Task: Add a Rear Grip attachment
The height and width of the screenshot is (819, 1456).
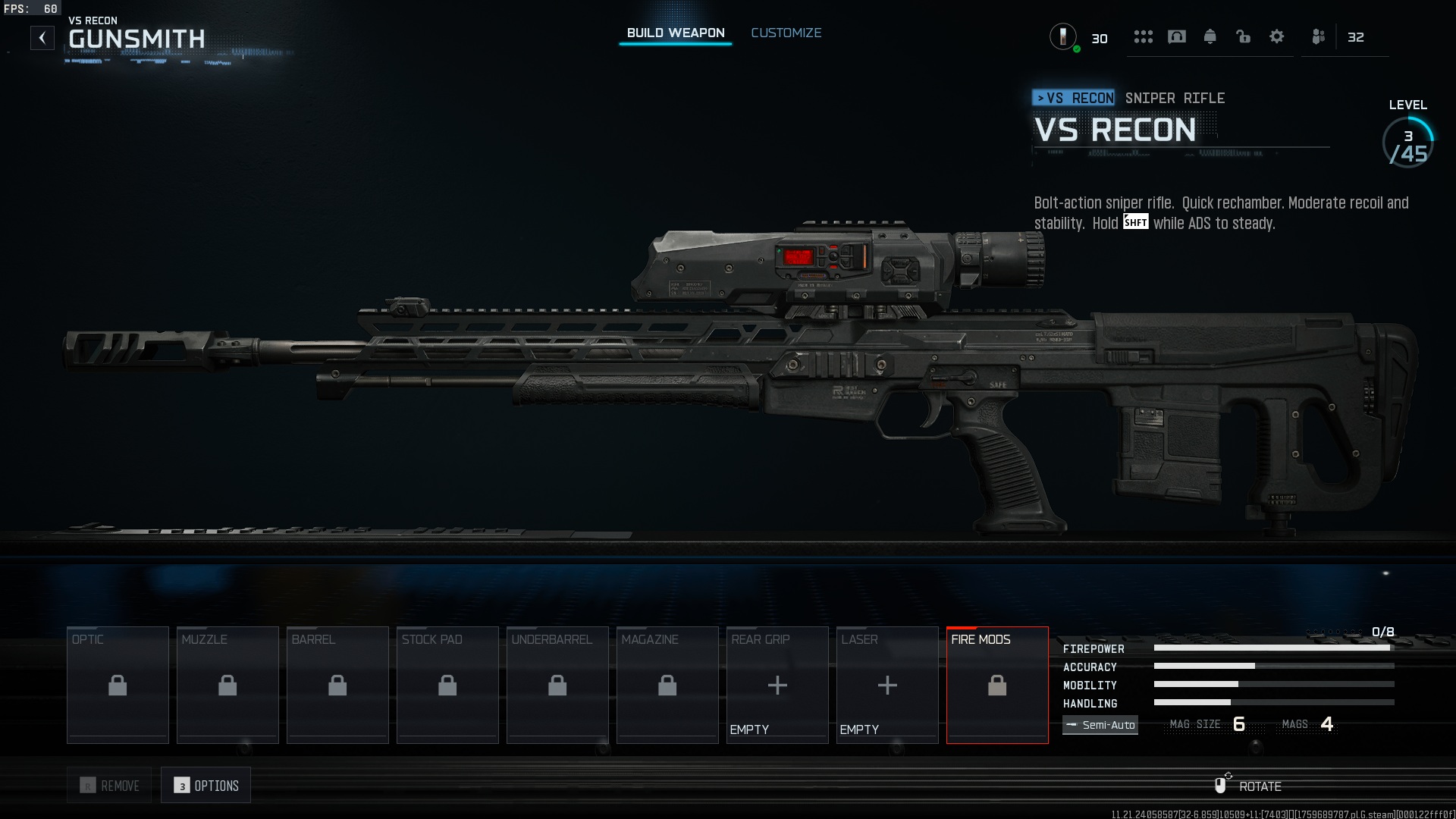Action: click(x=777, y=685)
